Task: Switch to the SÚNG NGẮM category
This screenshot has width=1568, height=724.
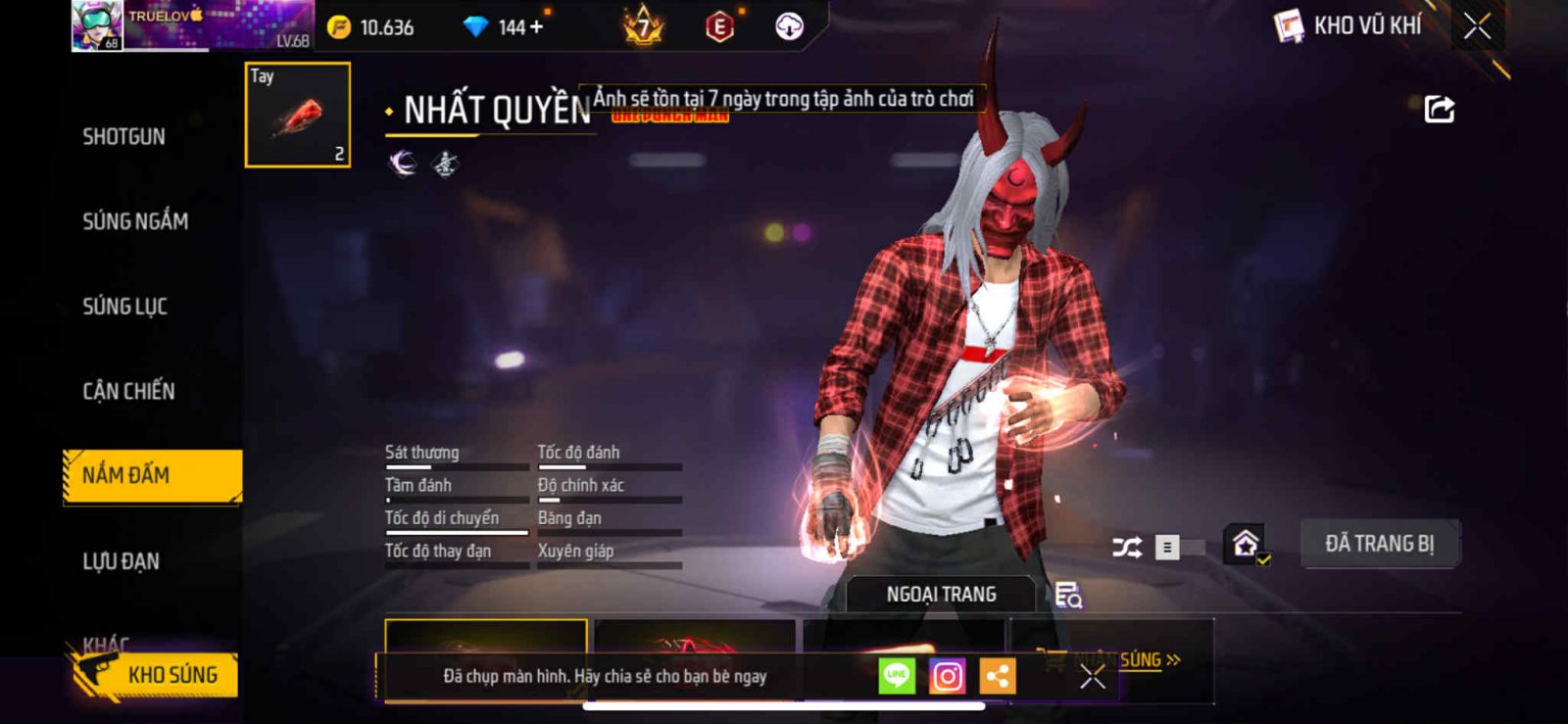Action: pyautogui.click(x=135, y=222)
